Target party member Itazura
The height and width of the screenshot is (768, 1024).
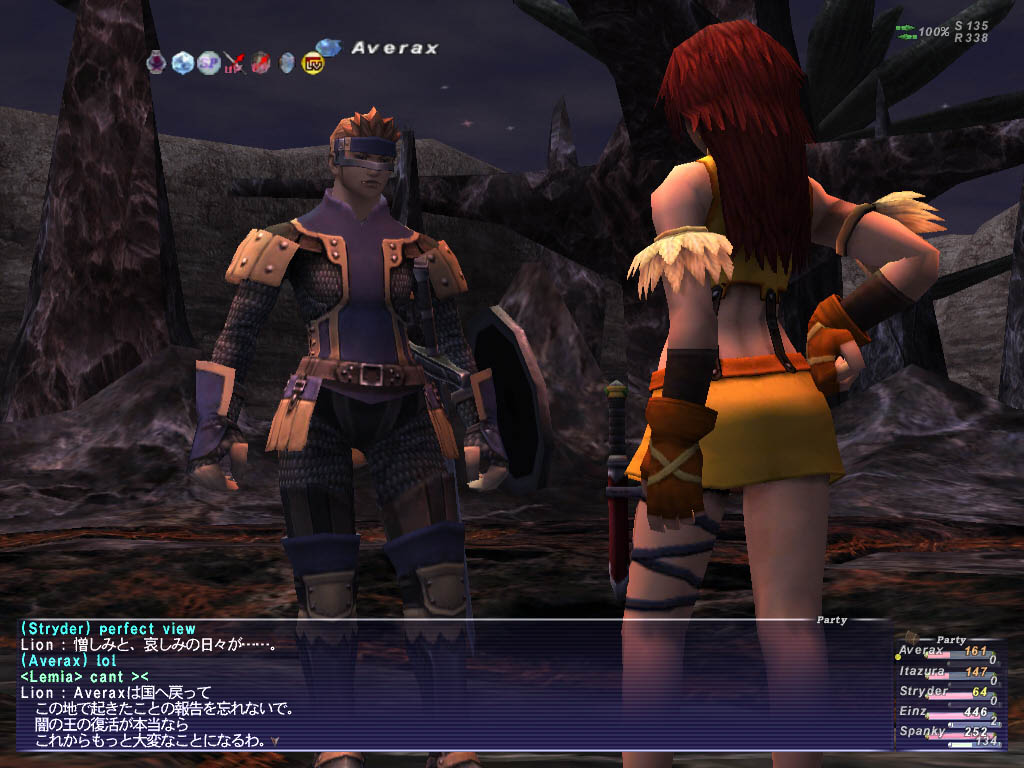[x=922, y=672]
